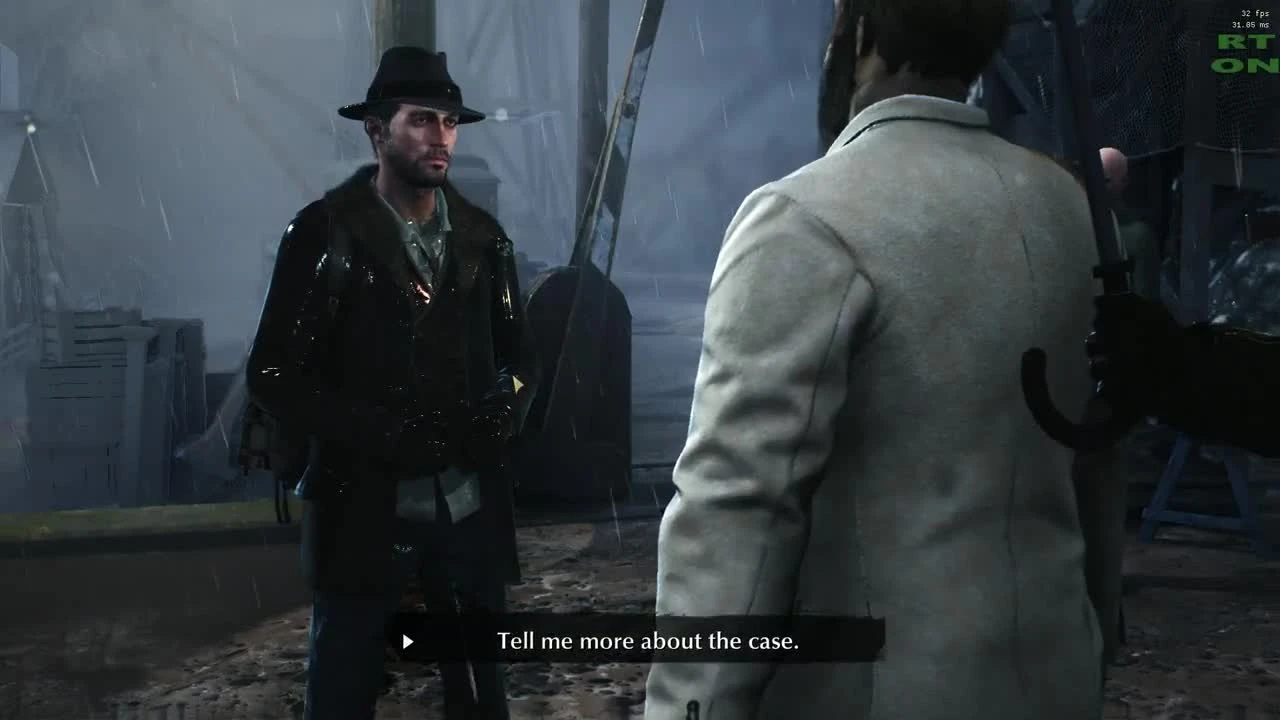1280x720 pixels.
Task: Click the detective's glowing chest amulet
Action: pos(423,290)
